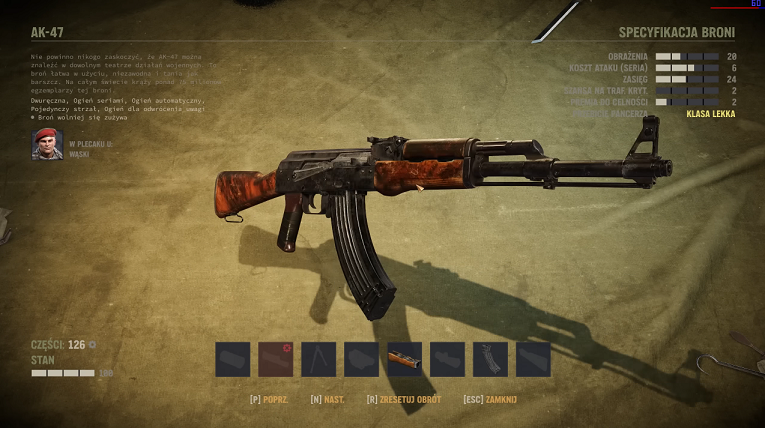Reset rotation with ZRESETUJ OBRÓT

point(407,399)
